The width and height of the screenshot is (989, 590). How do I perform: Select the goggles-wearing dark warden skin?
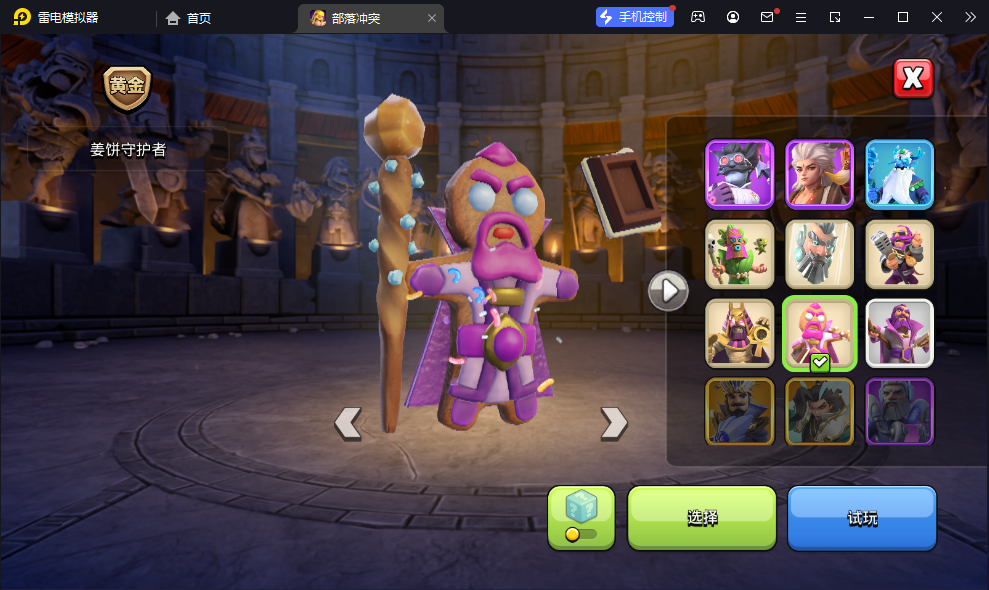(x=740, y=174)
